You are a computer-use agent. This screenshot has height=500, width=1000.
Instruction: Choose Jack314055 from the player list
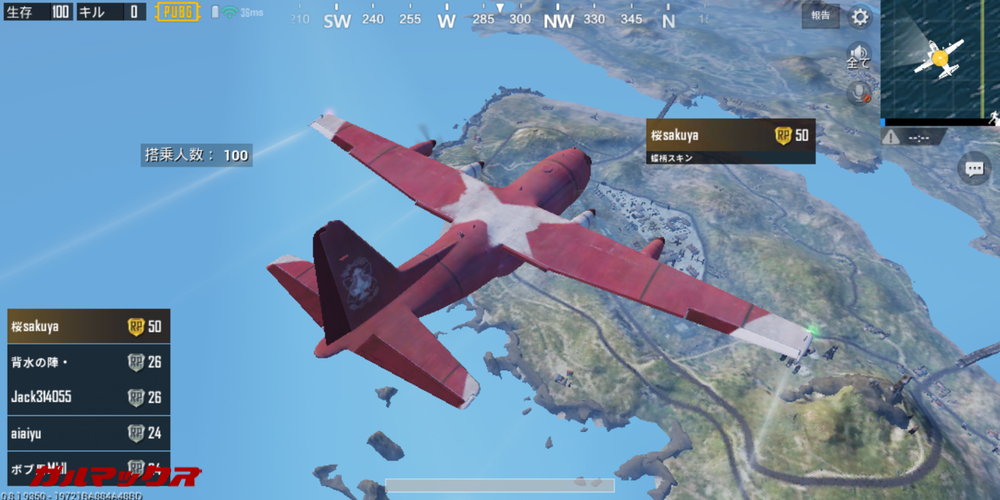[88, 397]
